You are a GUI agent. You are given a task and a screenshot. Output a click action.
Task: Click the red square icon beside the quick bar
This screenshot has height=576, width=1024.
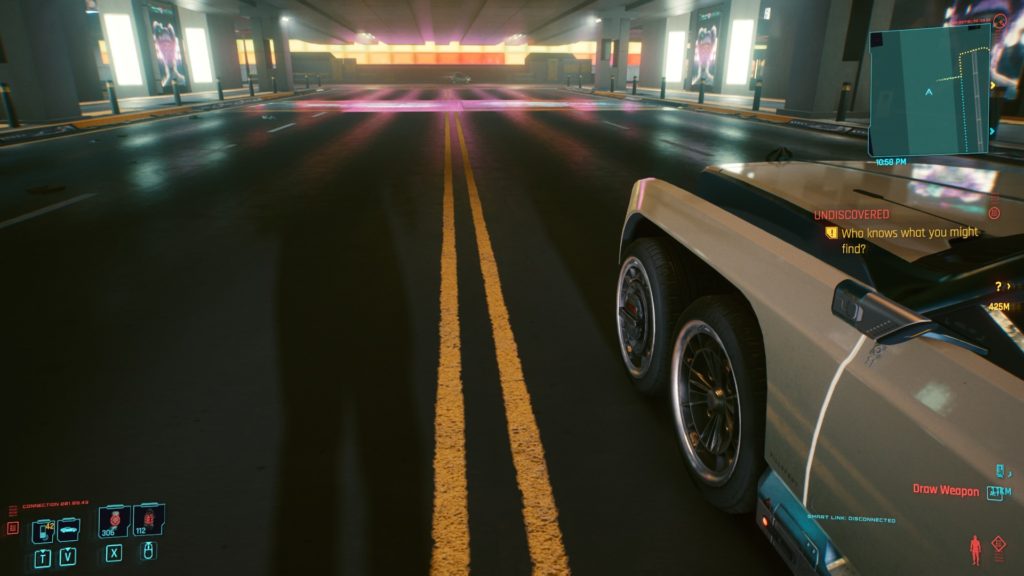13,528
